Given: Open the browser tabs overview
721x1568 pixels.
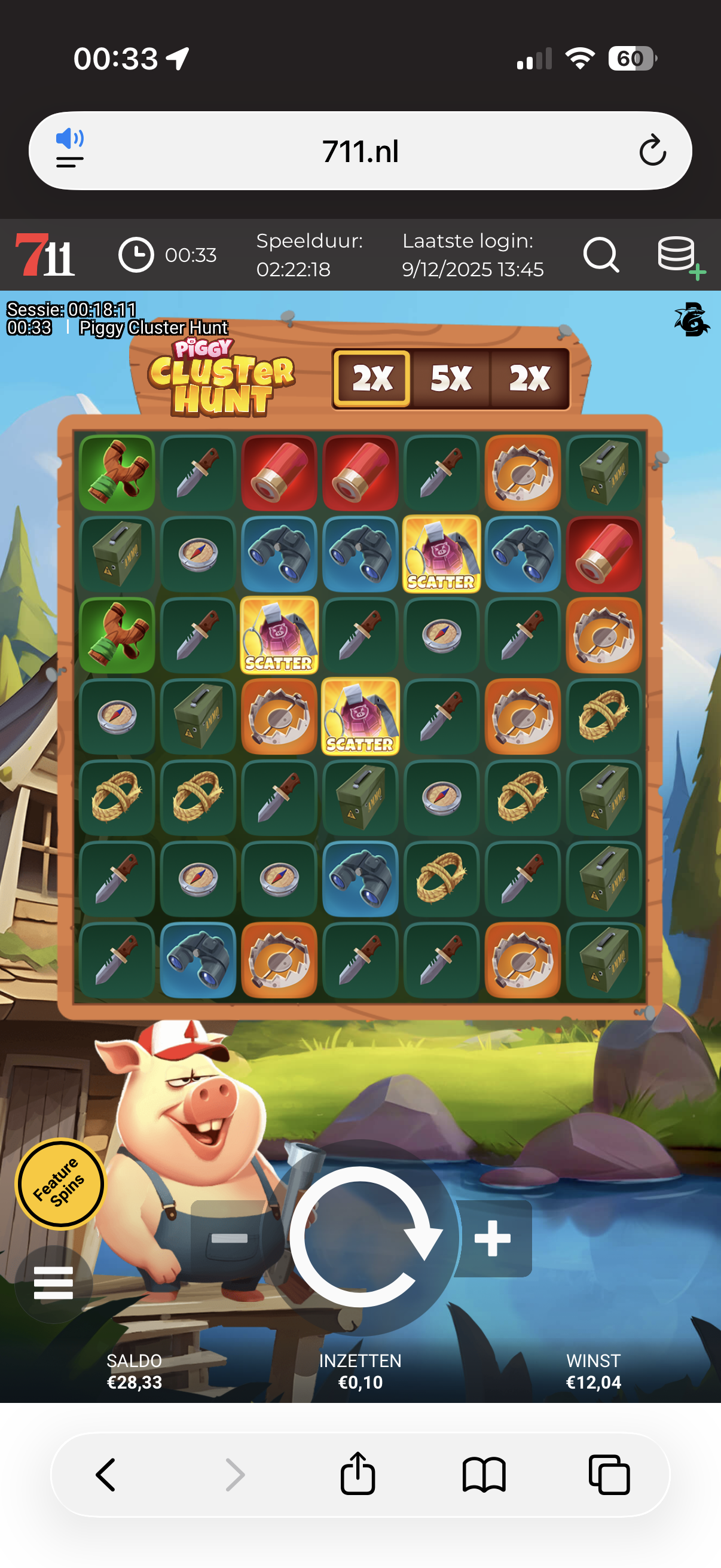Looking at the screenshot, I should point(609,1474).
